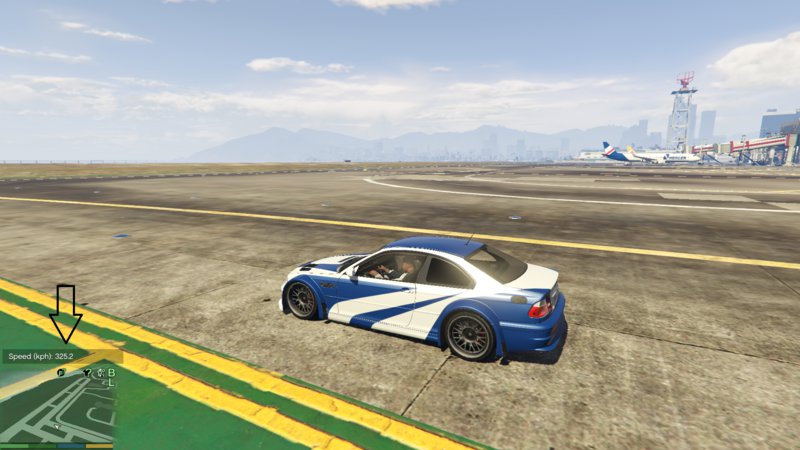Screen dimensions: 800x450
Task: Click the white player arrow on minimap
Action: 57,427
